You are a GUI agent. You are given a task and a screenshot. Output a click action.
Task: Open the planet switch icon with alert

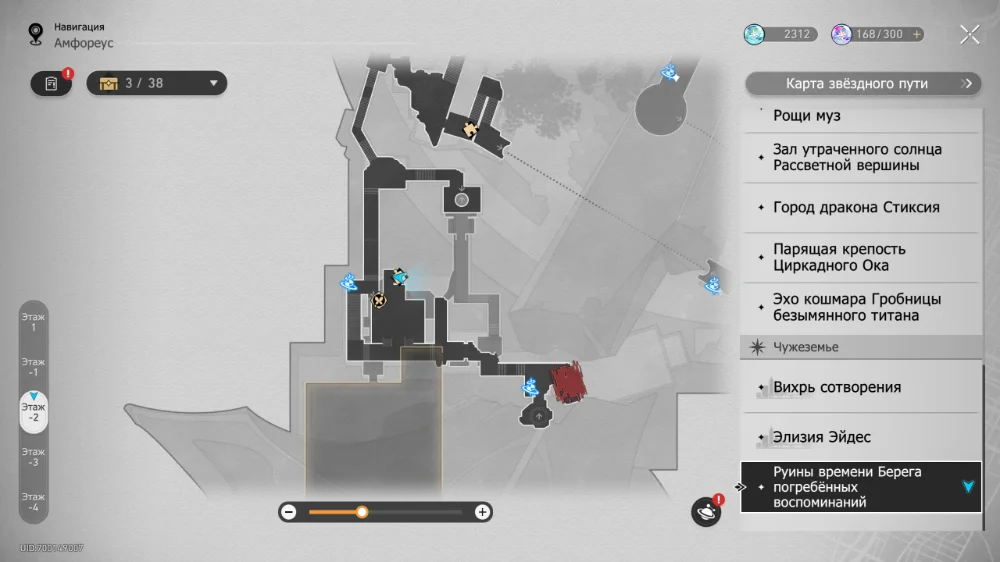[x=706, y=511]
